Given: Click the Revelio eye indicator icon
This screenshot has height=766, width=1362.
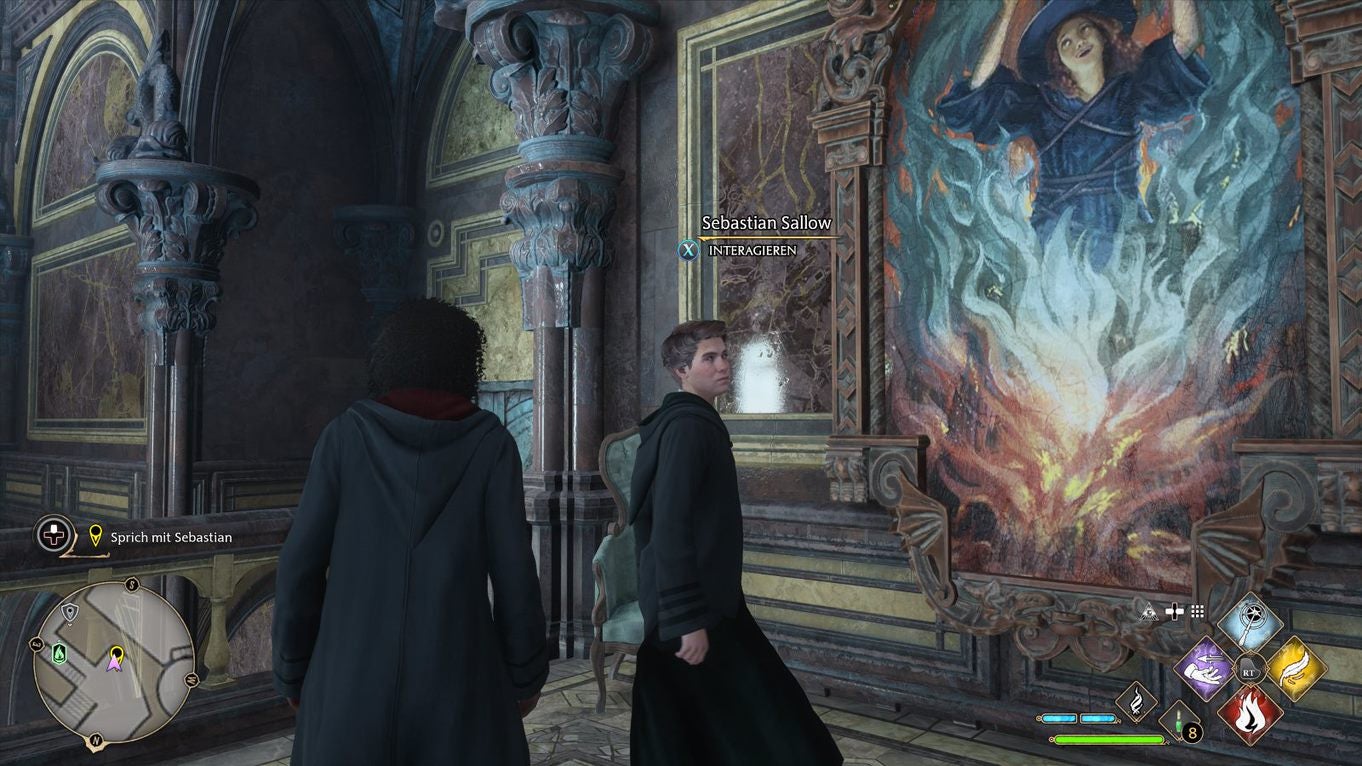Looking at the screenshot, I should click(x=1150, y=612).
